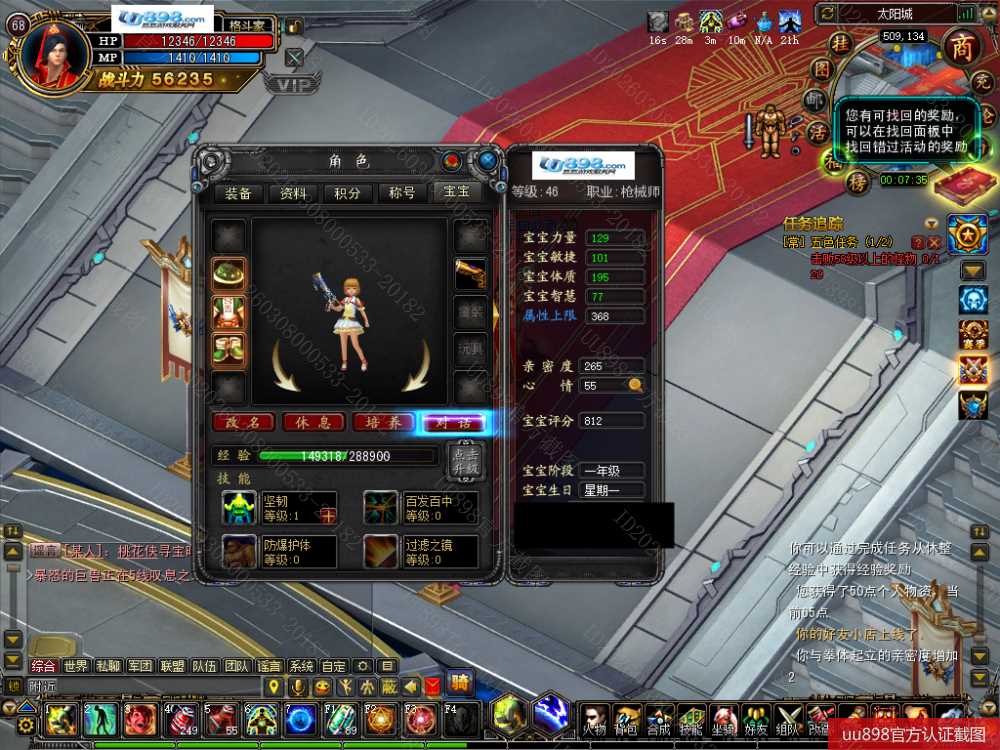Click the 点击升级 level-up button

click(465, 462)
